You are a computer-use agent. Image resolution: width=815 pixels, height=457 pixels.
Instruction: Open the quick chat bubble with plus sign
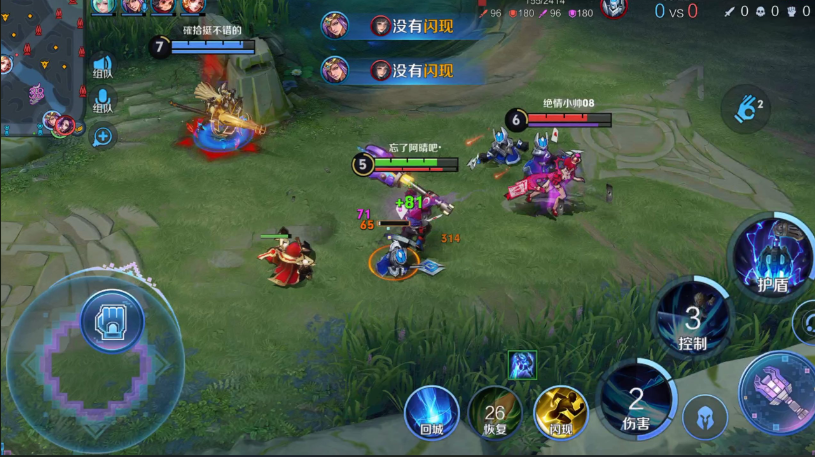102,137
